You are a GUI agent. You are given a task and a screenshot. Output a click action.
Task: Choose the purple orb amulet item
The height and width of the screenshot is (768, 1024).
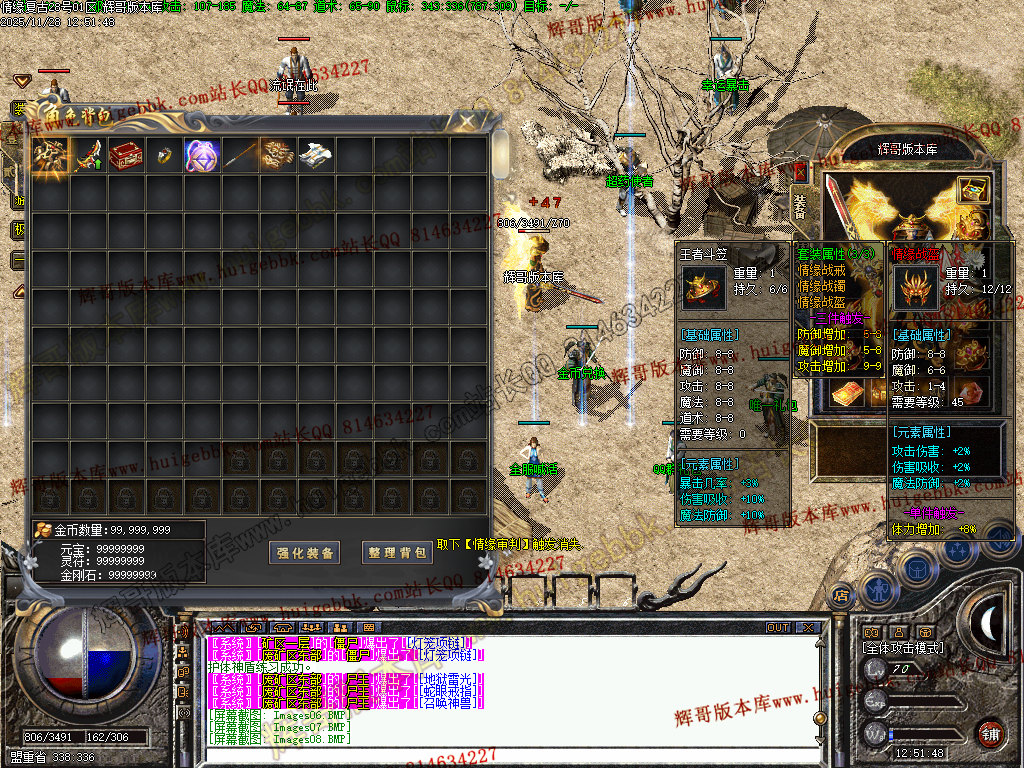point(202,156)
